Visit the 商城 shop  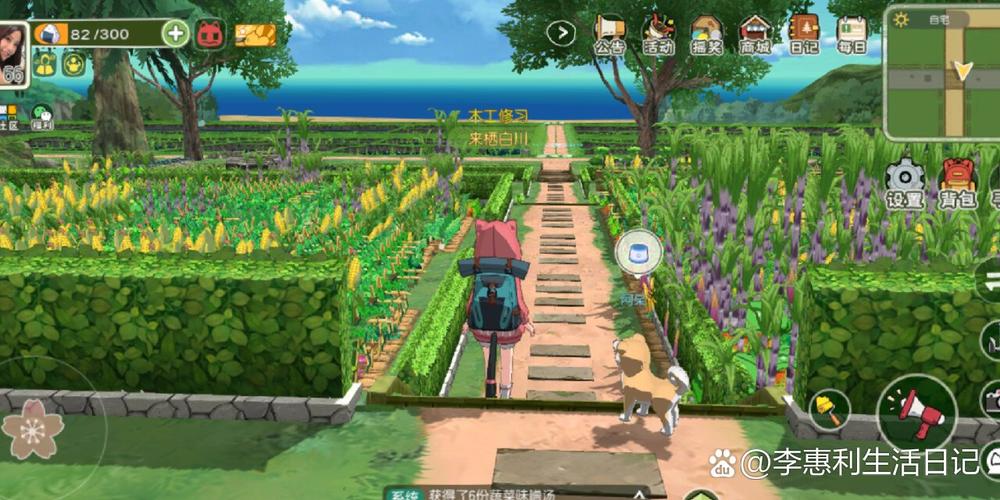(x=755, y=34)
